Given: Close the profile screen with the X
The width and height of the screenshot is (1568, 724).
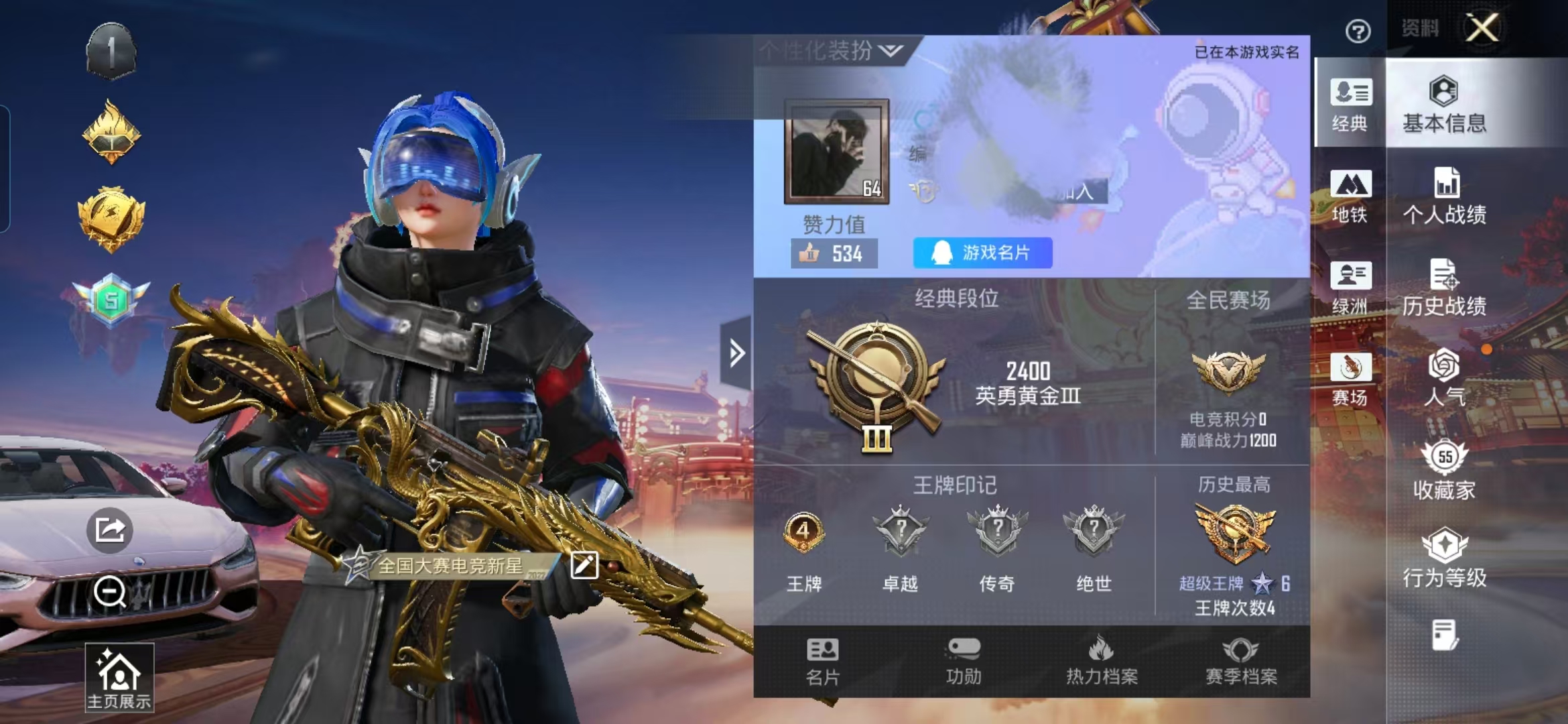Looking at the screenshot, I should pyautogui.click(x=1482, y=28).
